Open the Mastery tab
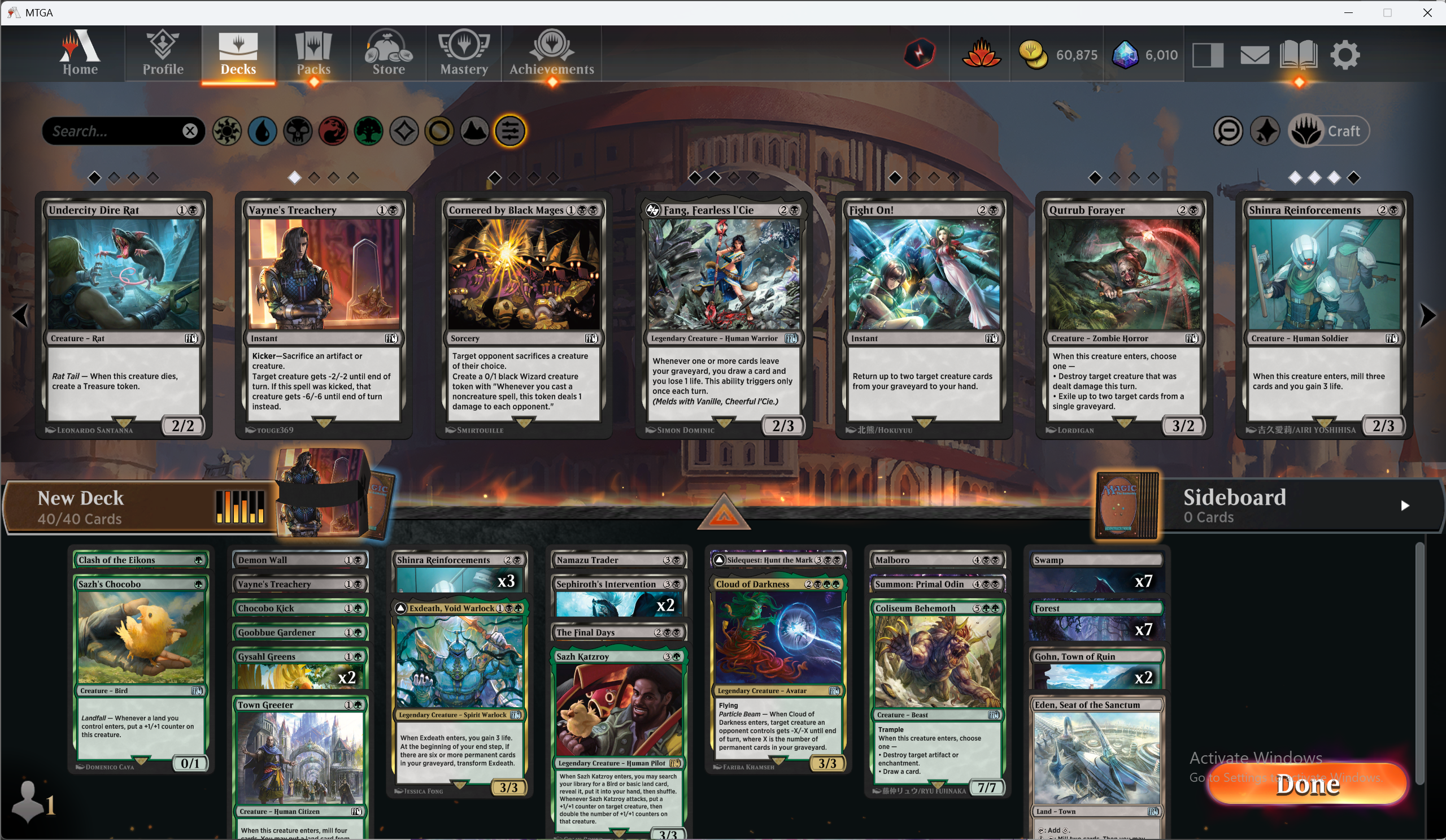Viewport: 1446px width, 840px height. point(464,54)
